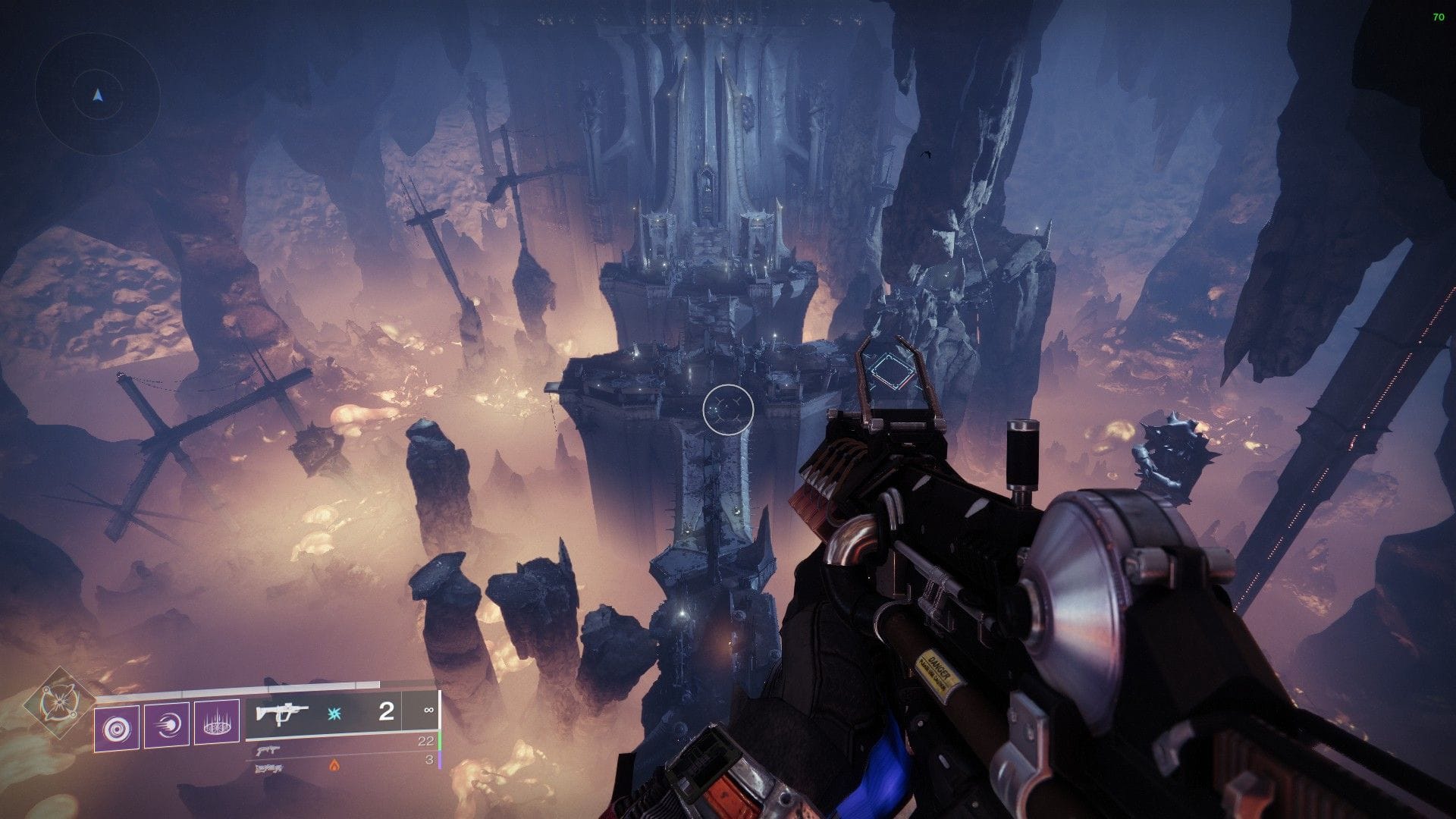The image size is (1456, 819).
Task: Click the secondary SMG silhouette icon
Action: [x=269, y=749]
